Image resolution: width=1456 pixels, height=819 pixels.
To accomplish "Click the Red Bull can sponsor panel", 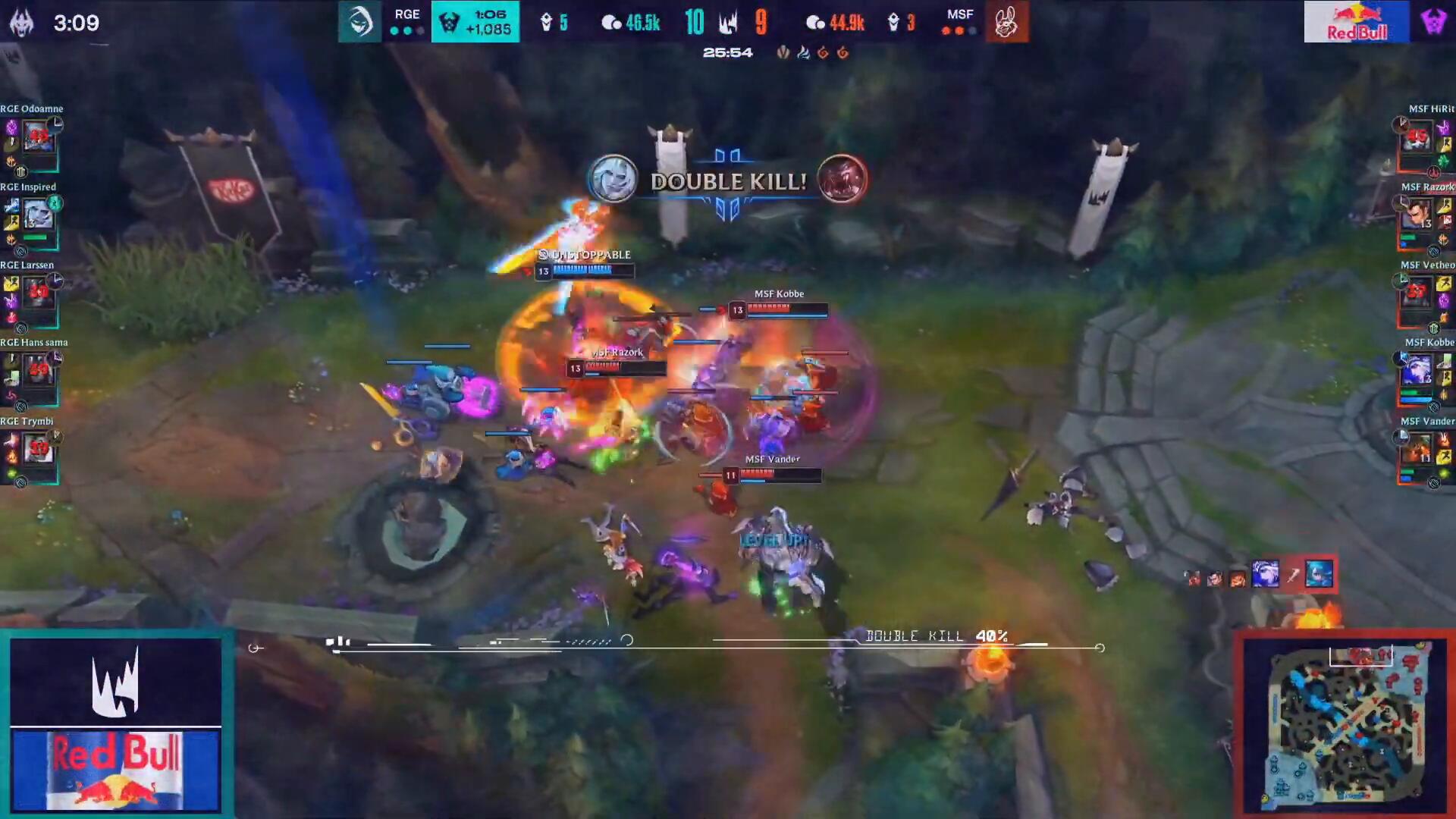I will point(116,770).
